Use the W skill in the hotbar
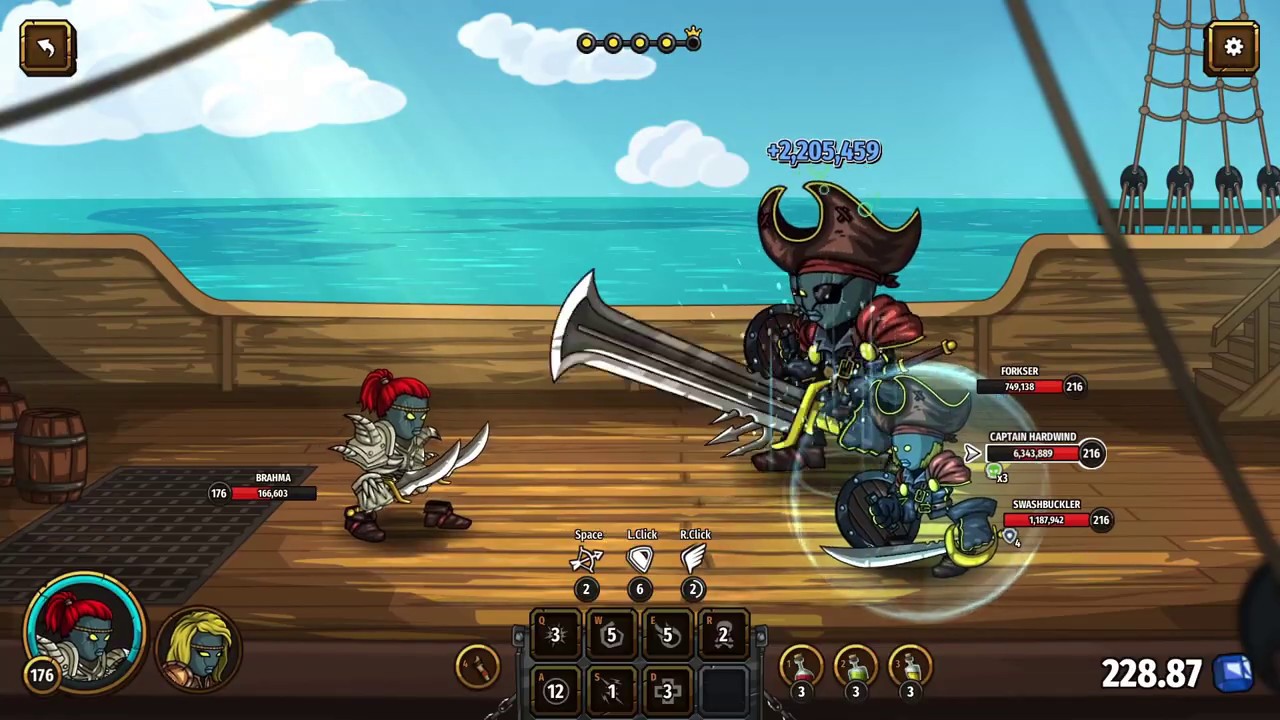The width and height of the screenshot is (1280, 720). [x=610, y=635]
